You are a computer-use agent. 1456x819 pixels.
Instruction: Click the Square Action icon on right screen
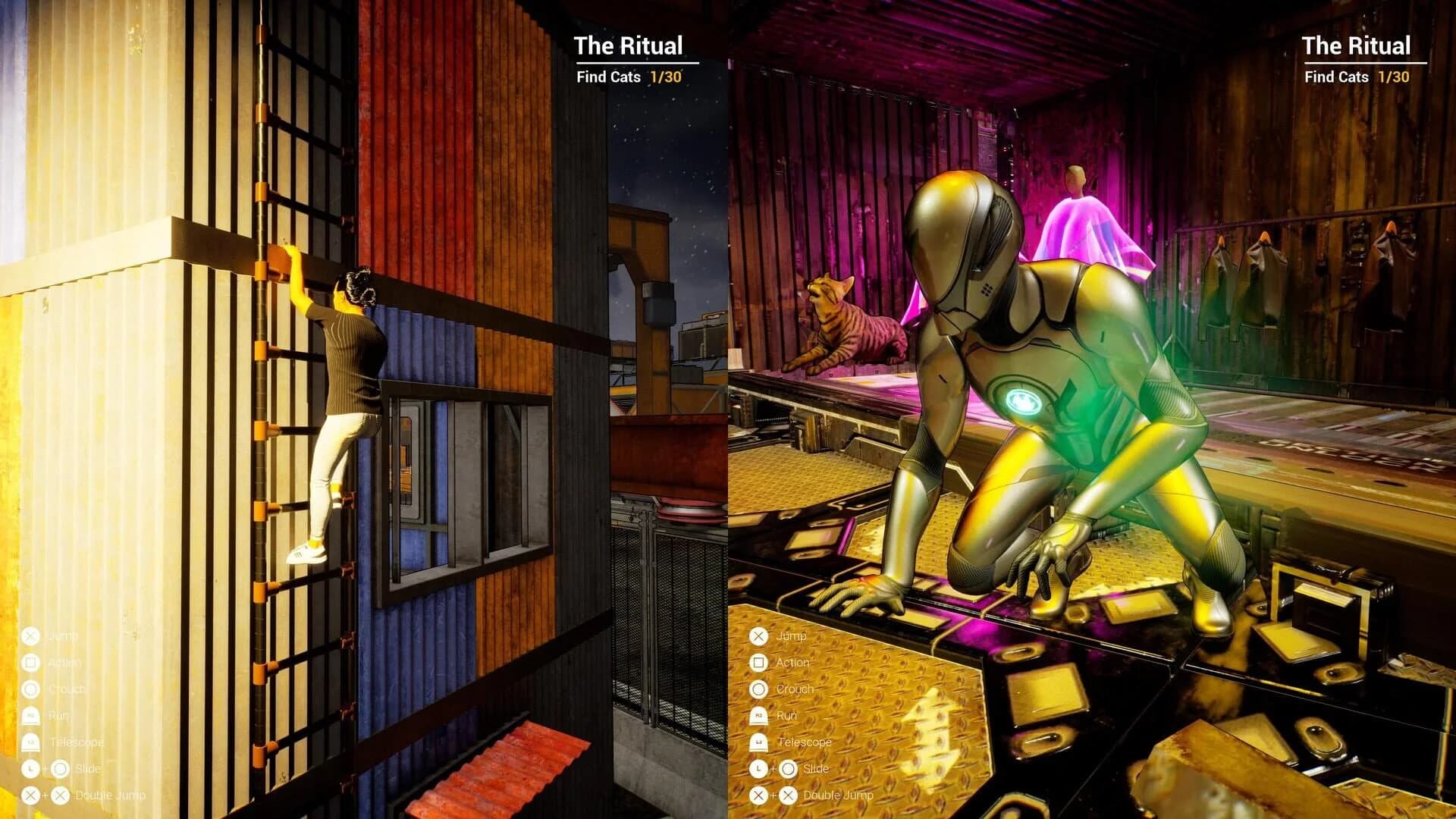(757, 663)
